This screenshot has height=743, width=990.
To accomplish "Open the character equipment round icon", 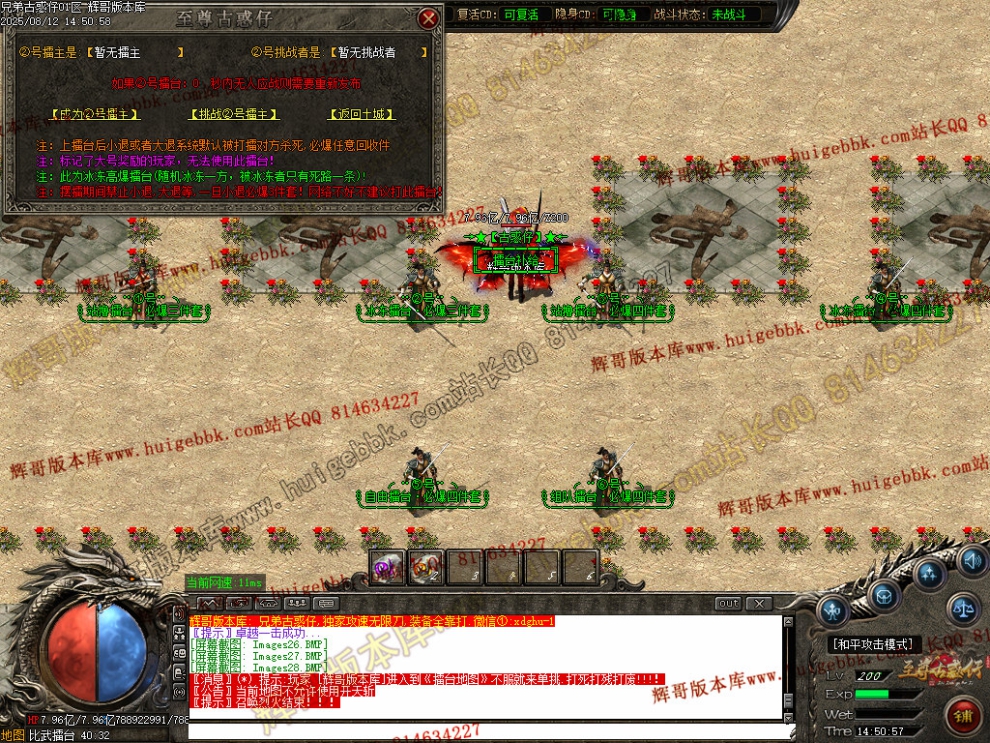I will 832,611.
